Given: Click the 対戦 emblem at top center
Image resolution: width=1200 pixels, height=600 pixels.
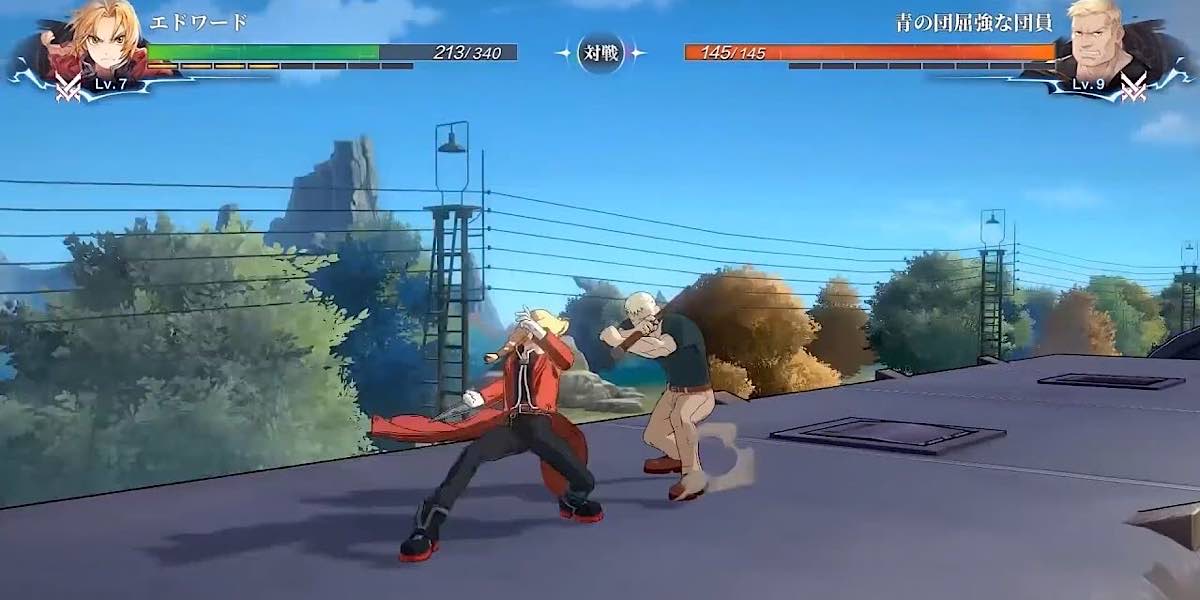Looking at the screenshot, I should click(601, 52).
